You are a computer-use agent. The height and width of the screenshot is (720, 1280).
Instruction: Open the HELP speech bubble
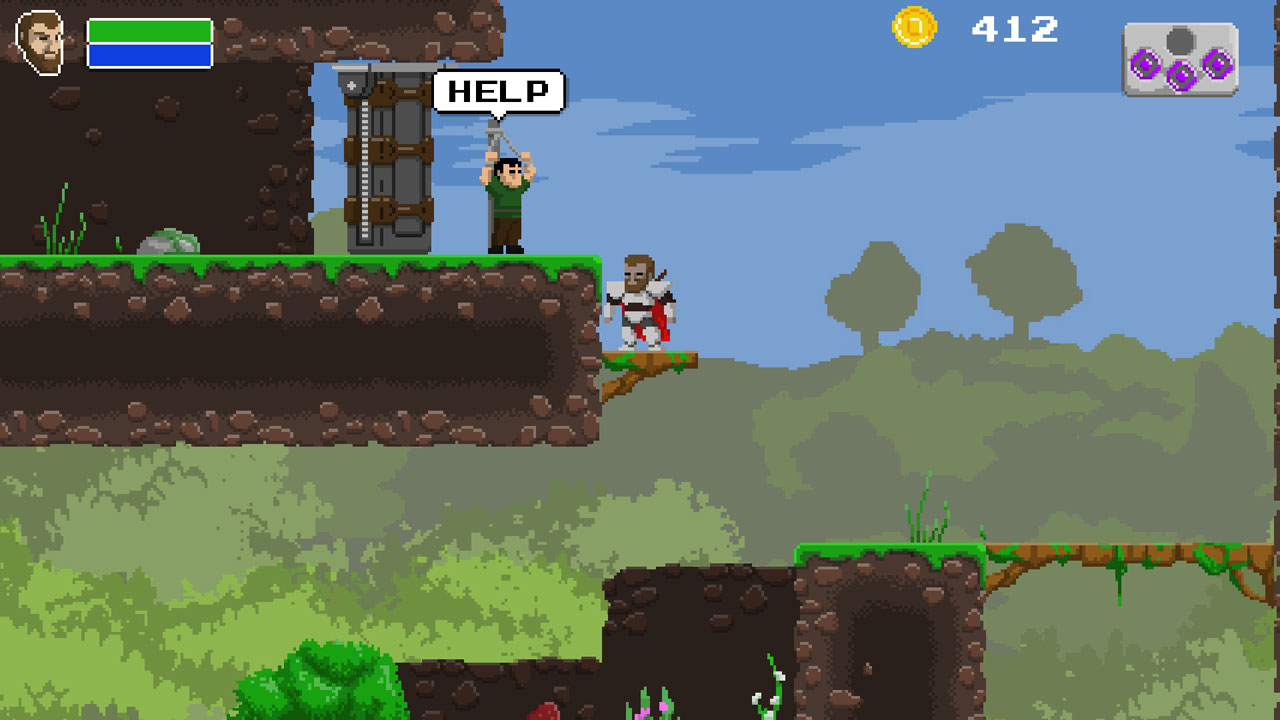tap(499, 93)
